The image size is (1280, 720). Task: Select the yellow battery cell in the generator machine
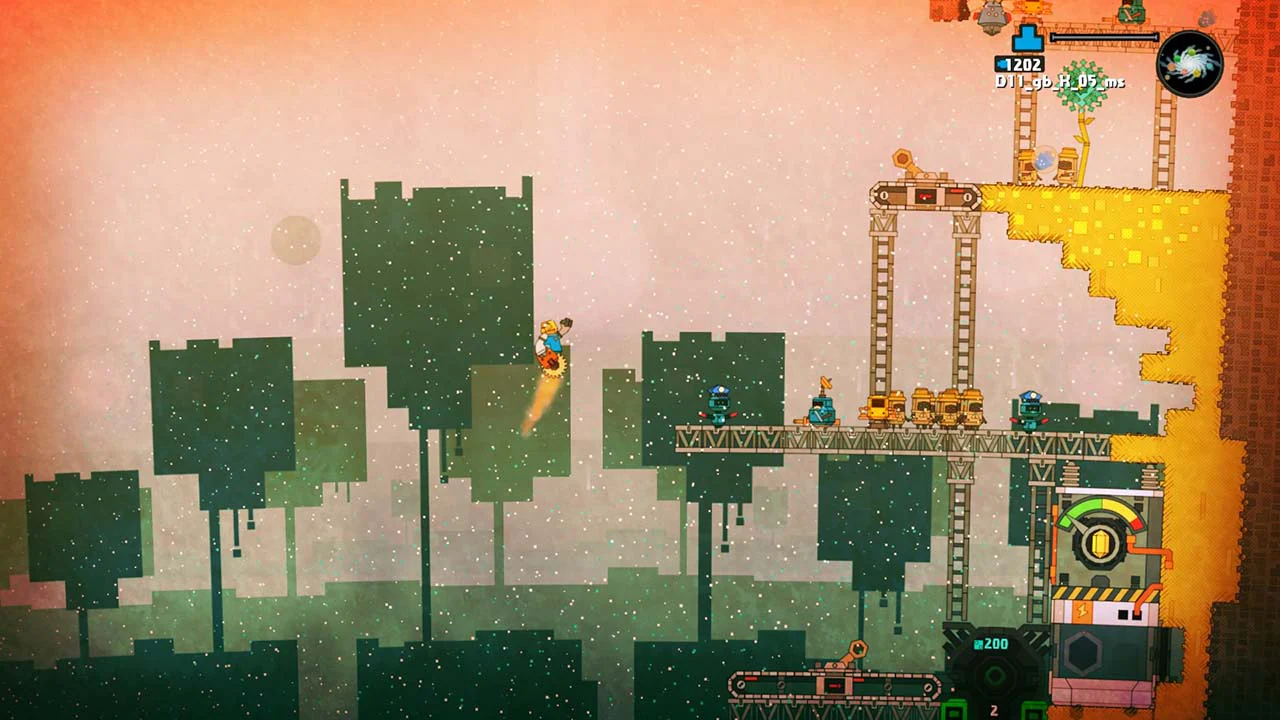tap(1099, 545)
